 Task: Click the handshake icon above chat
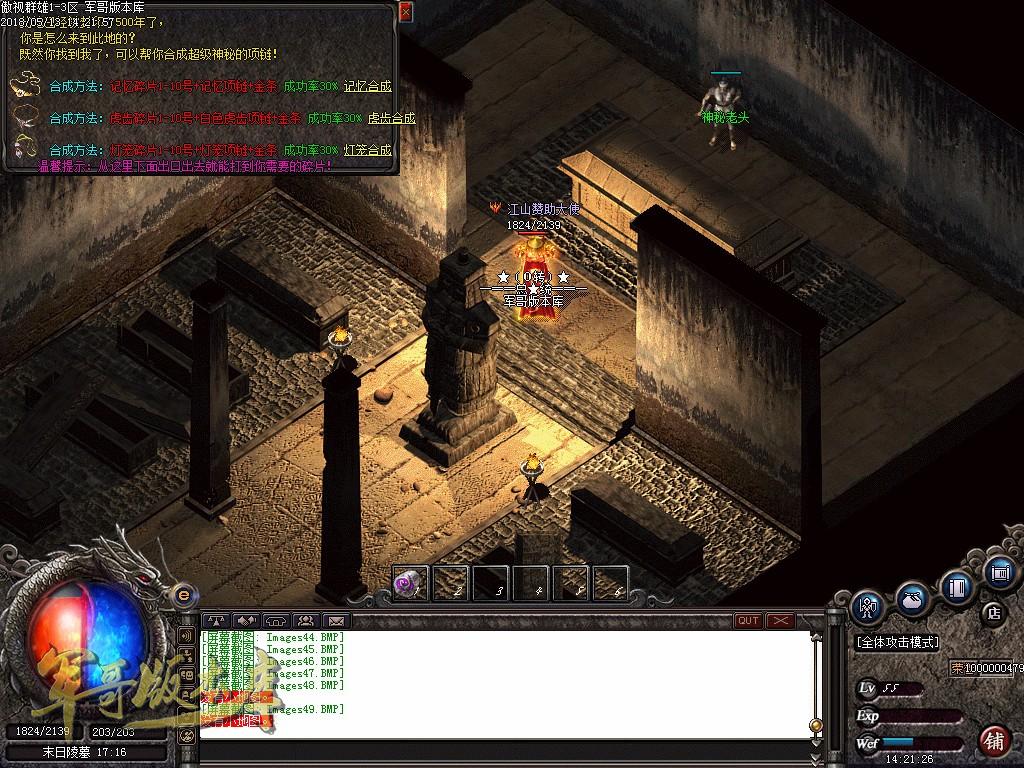(246, 621)
